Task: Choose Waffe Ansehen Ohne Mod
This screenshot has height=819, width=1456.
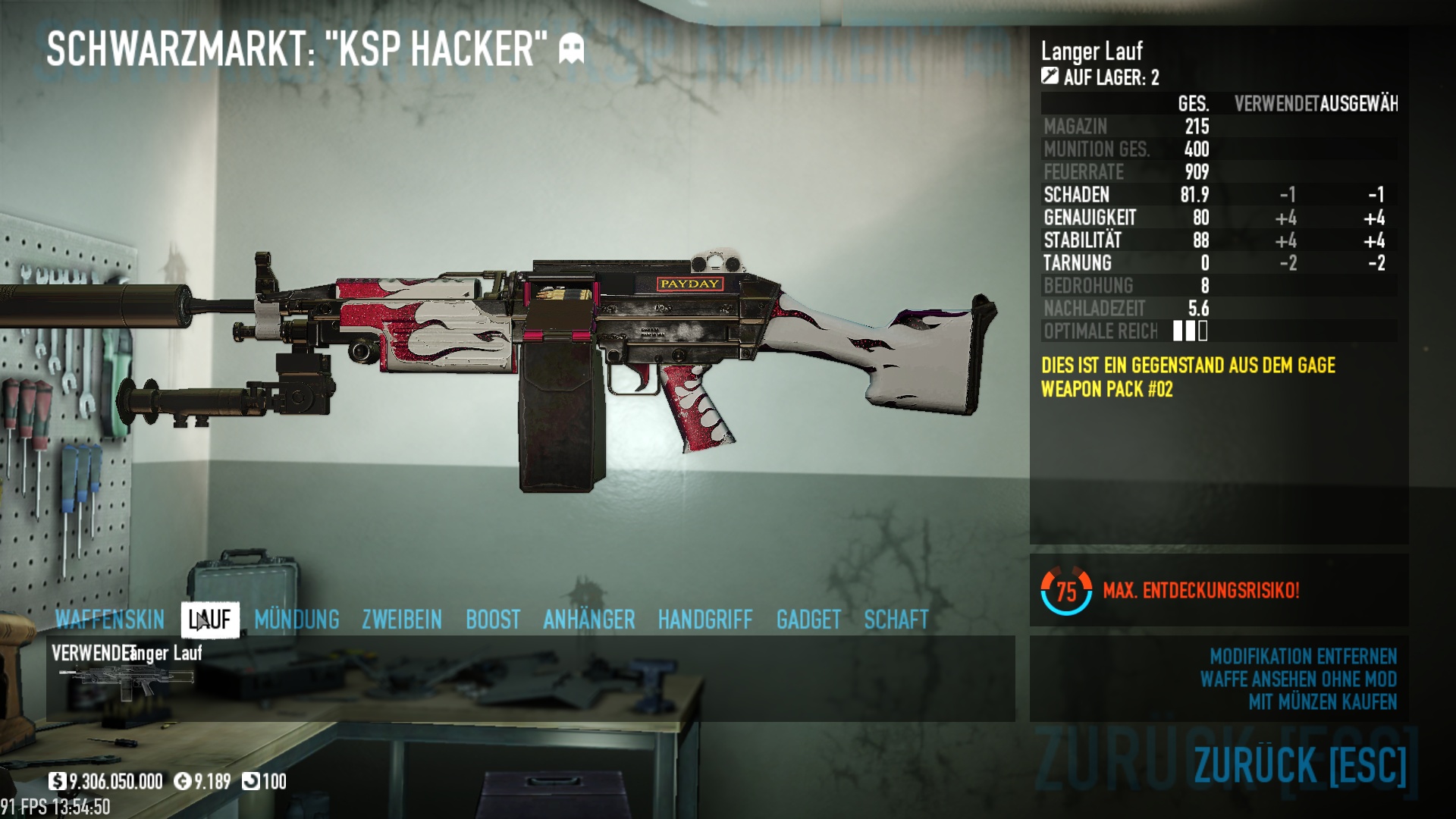Action: (1298, 679)
